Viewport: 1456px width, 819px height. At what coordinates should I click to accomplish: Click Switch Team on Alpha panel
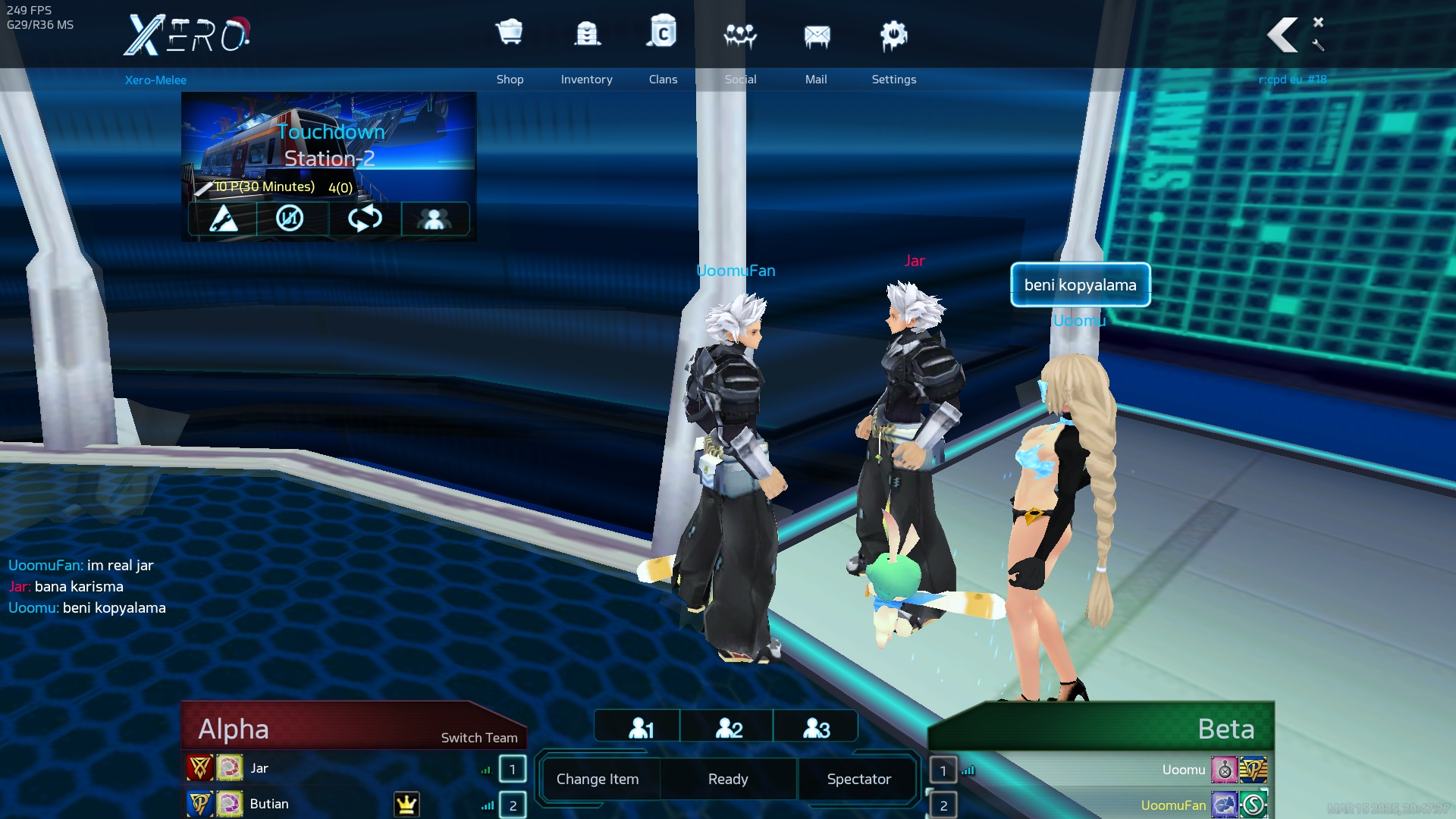[x=479, y=738]
